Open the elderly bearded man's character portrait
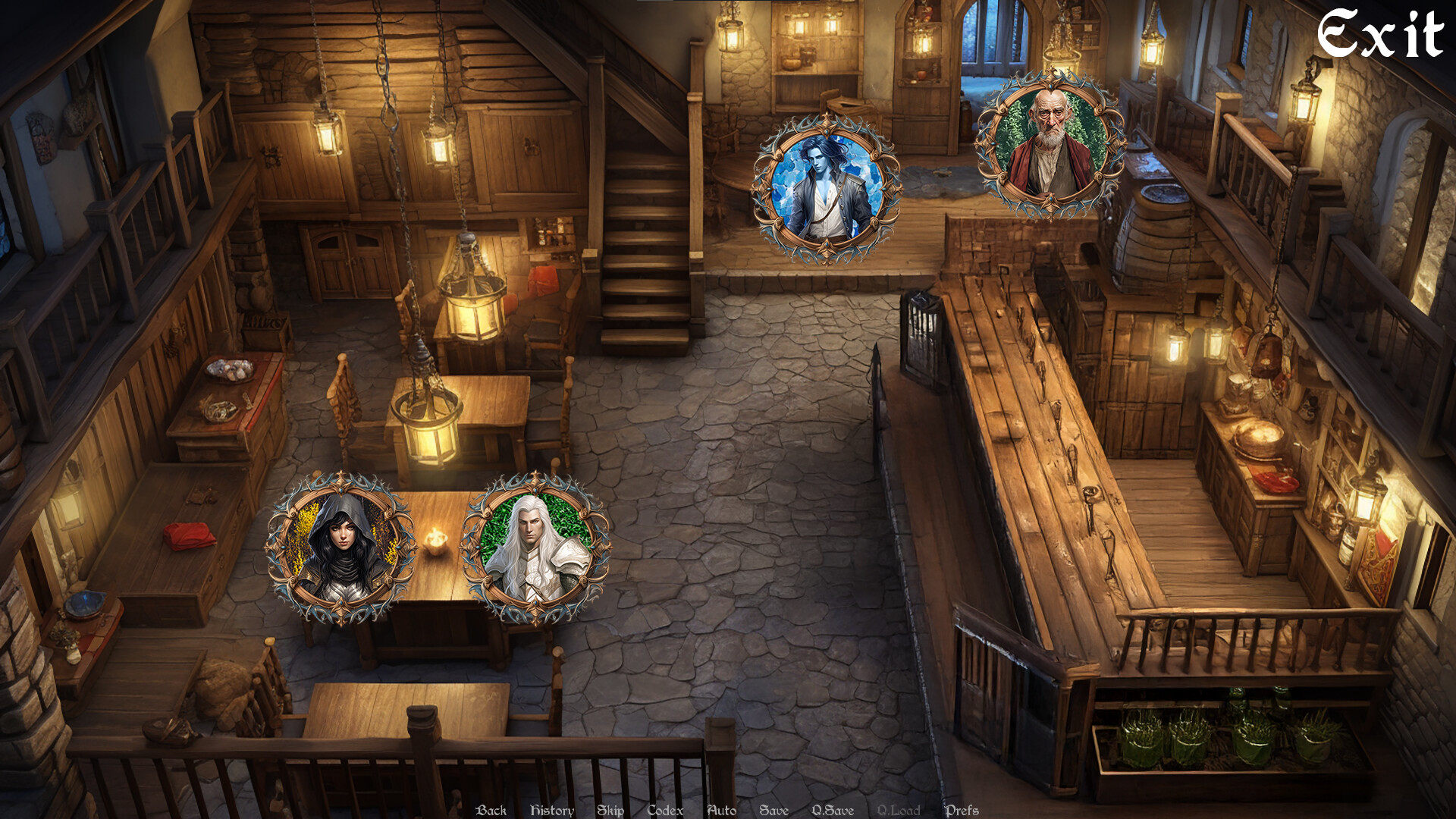This screenshot has width=1456, height=819. pos(1053,136)
